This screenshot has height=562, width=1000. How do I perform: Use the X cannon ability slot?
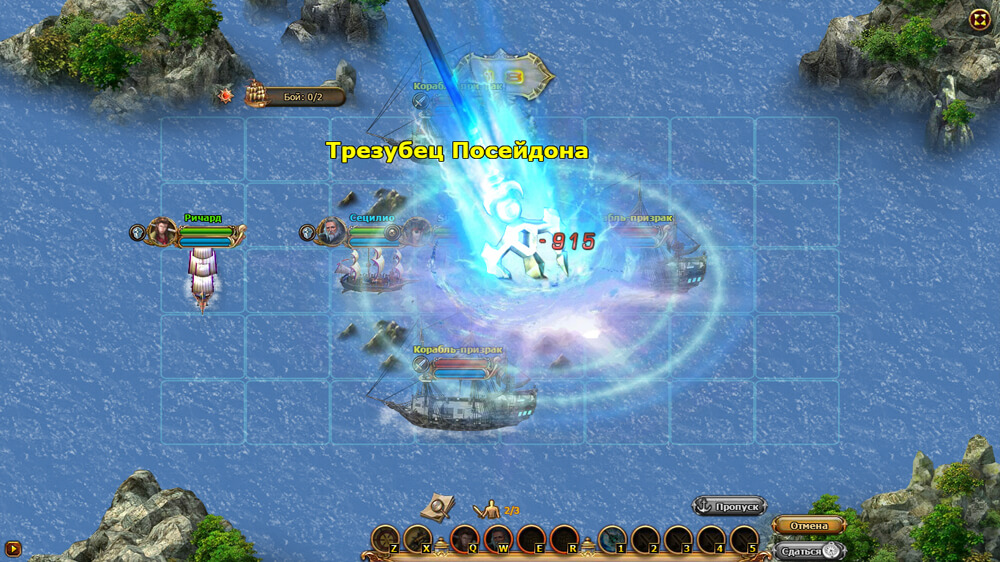click(x=418, y=540)
